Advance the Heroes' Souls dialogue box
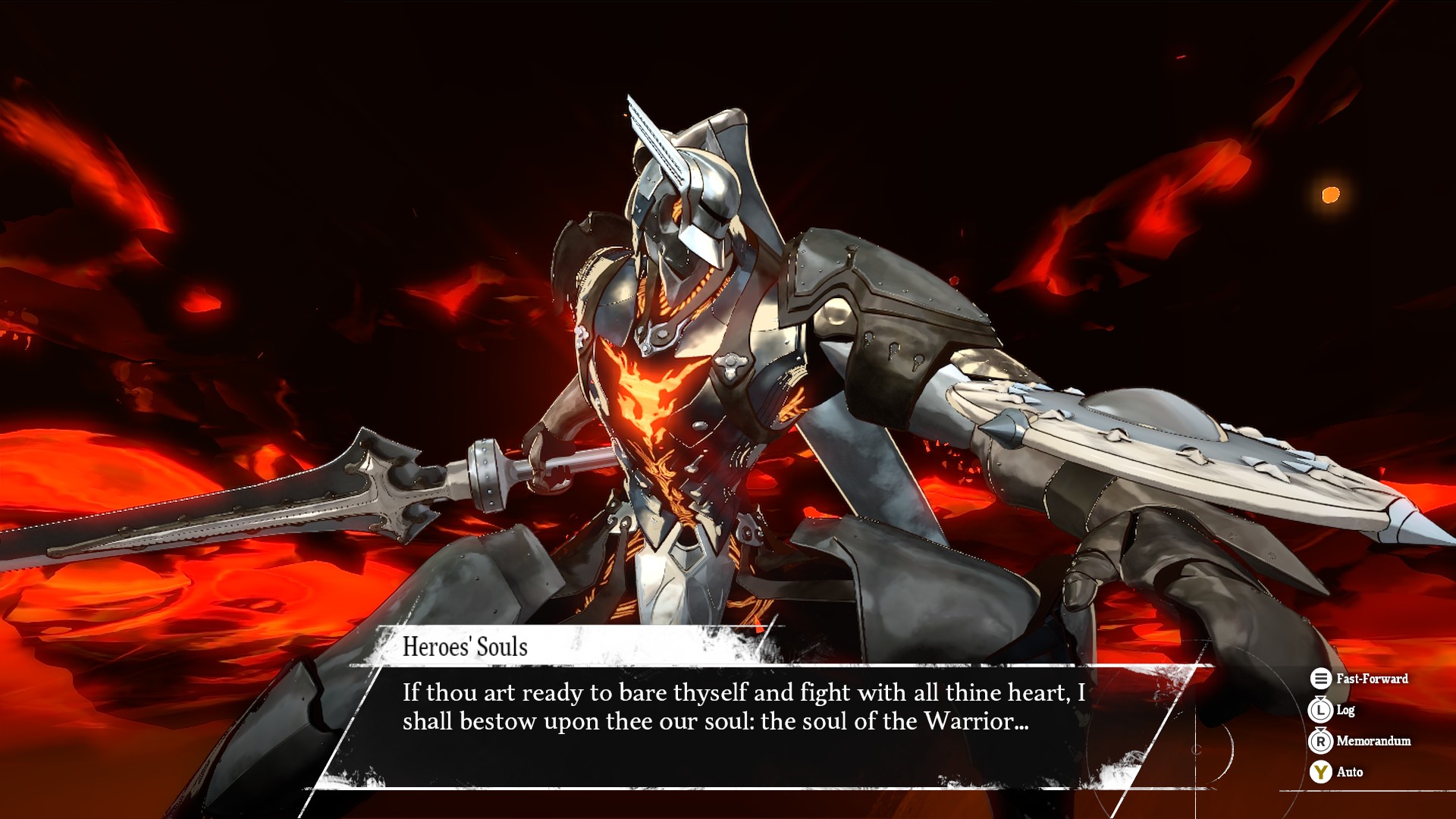 coord(743,720)
